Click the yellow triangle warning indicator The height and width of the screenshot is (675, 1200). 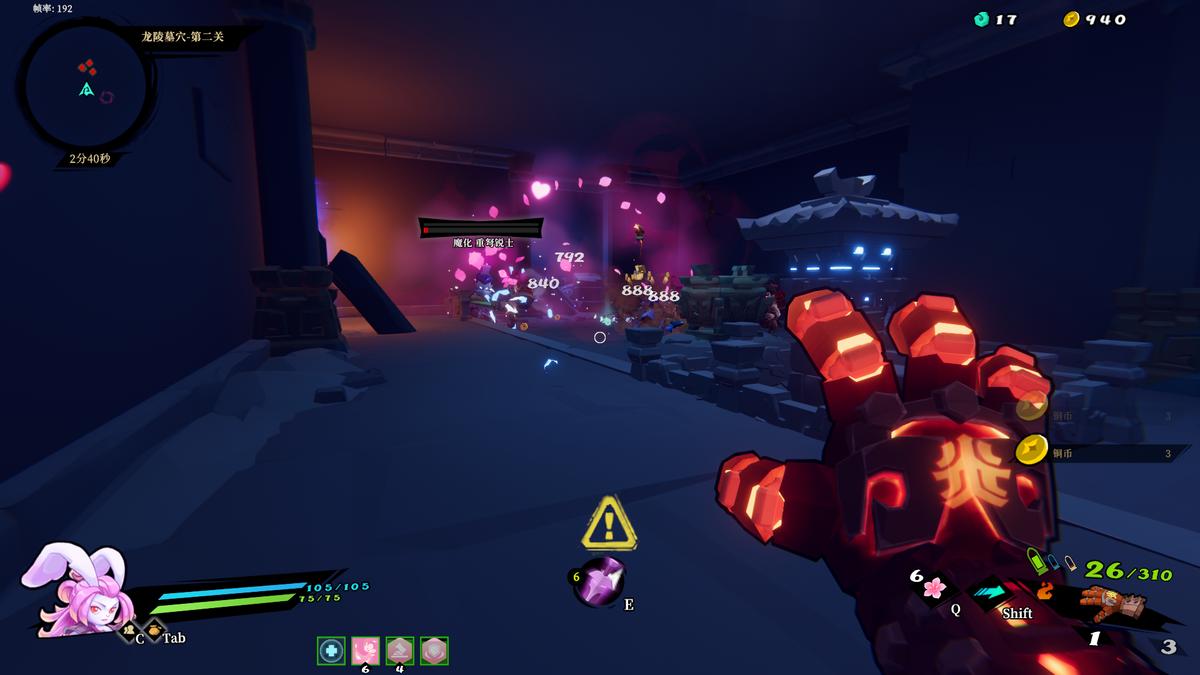[x=609, y=522]
